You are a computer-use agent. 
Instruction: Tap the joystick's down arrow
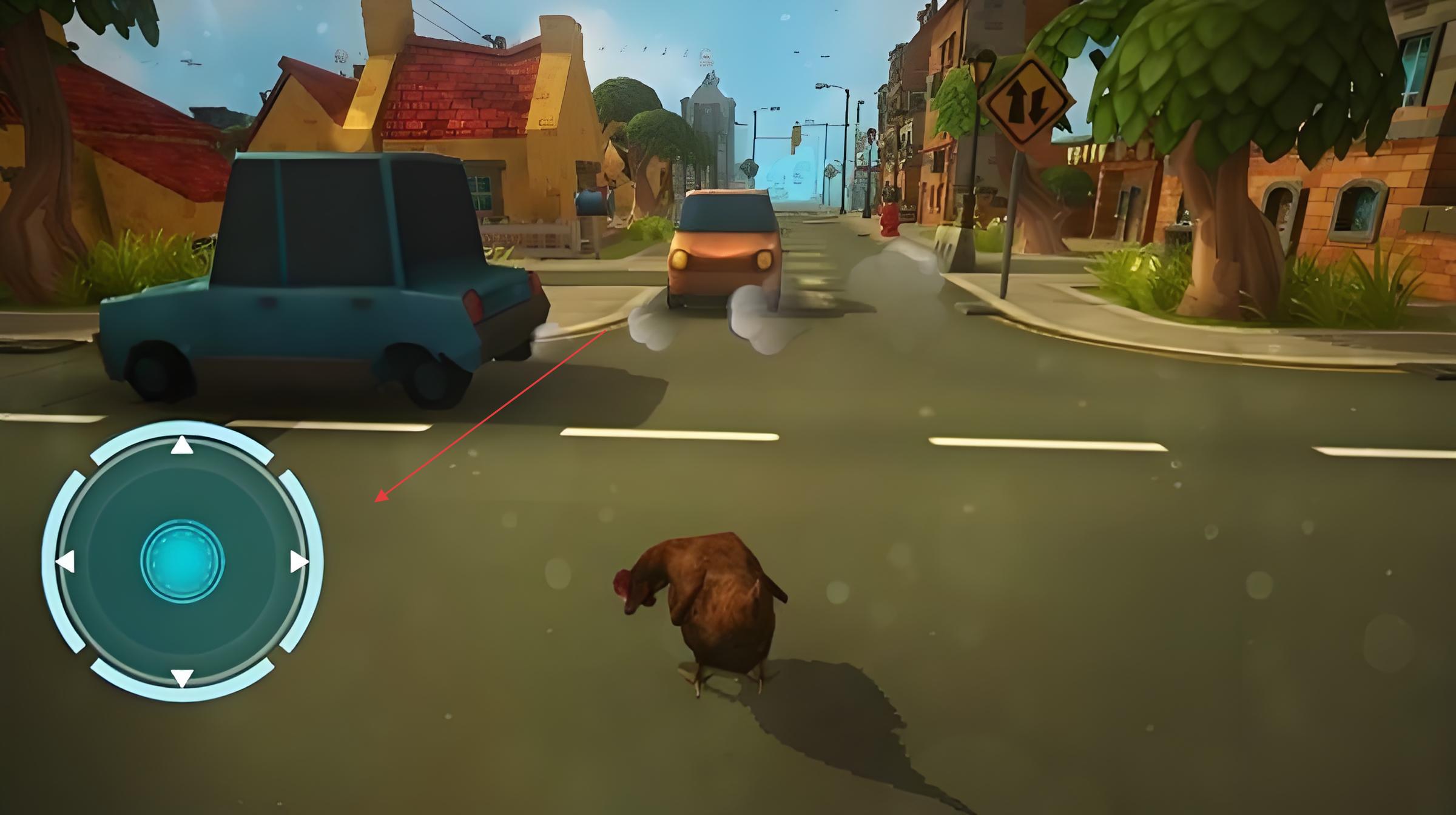182,677
